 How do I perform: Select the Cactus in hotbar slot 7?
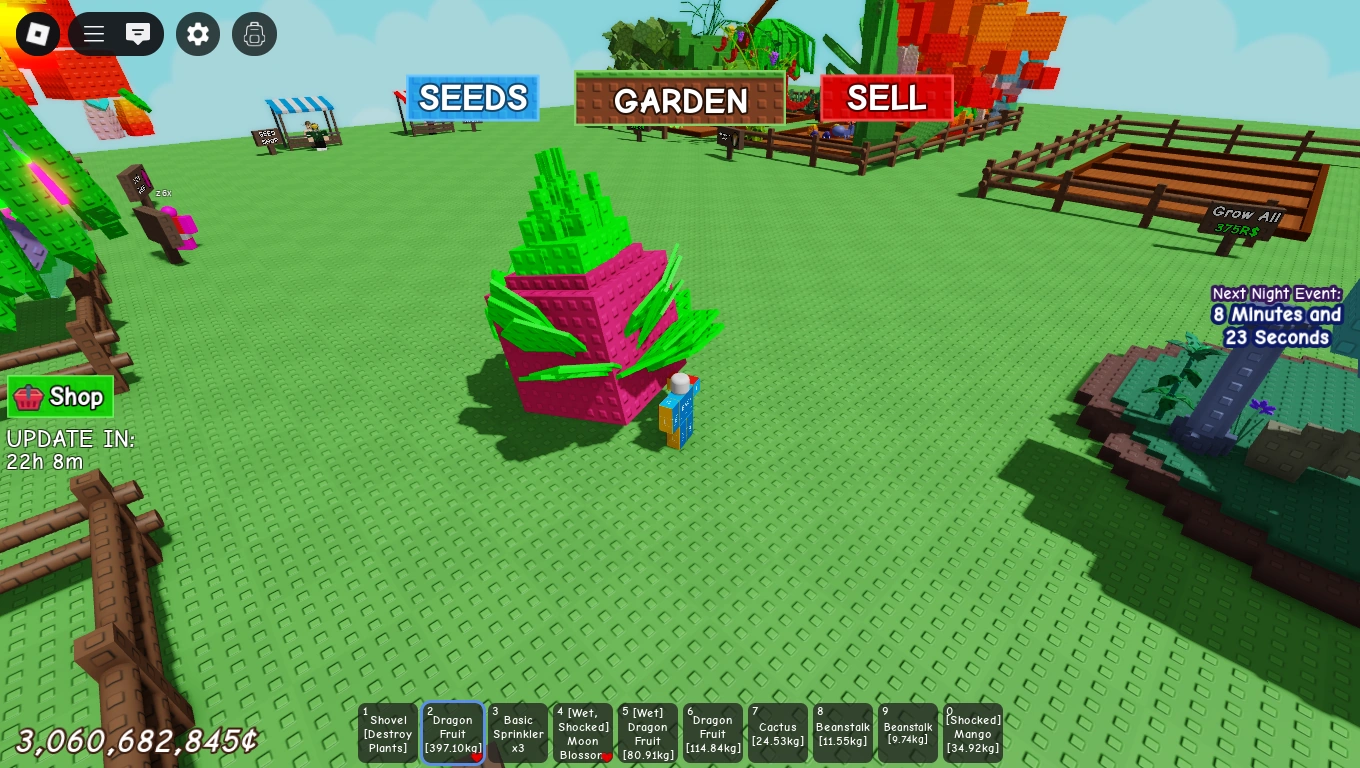coord(778,733)
